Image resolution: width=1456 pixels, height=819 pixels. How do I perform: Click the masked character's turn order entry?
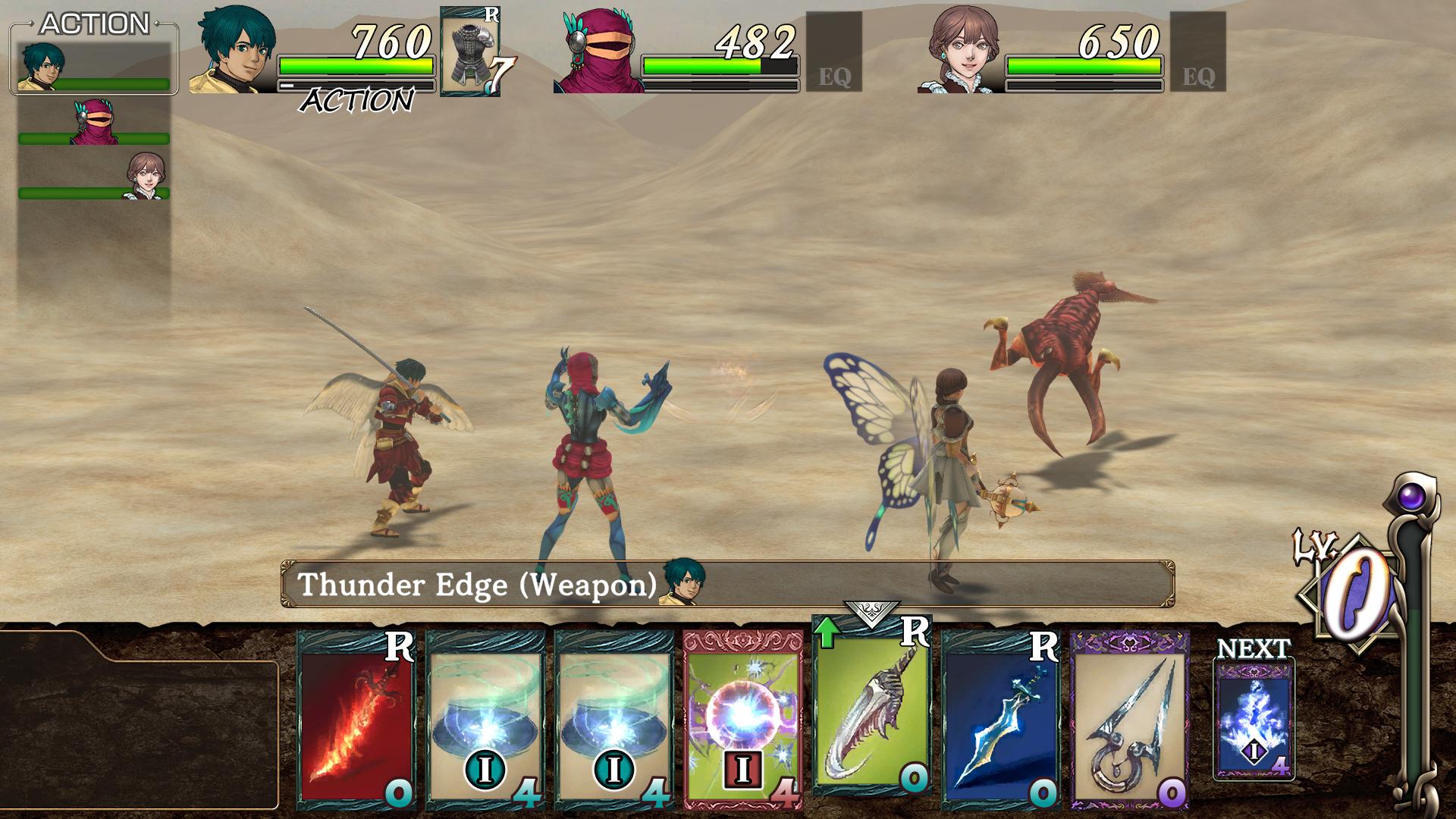click(94, 121)
